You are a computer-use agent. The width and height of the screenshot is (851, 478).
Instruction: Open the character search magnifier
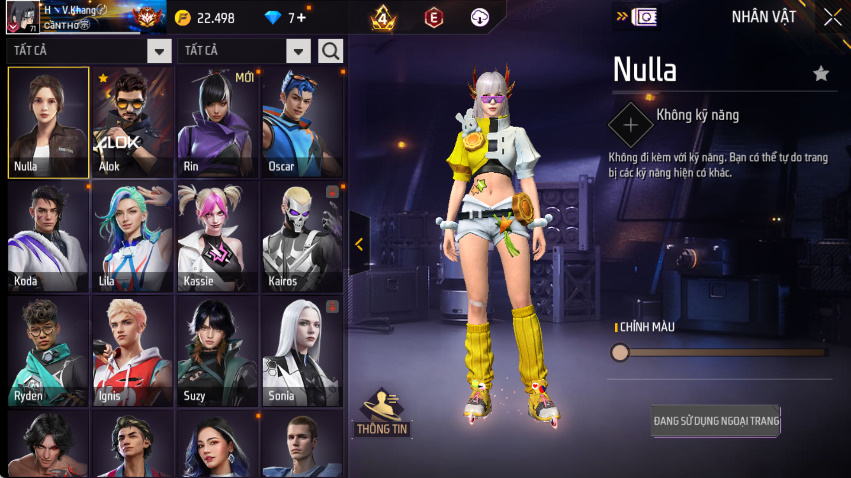pos(330,51)
